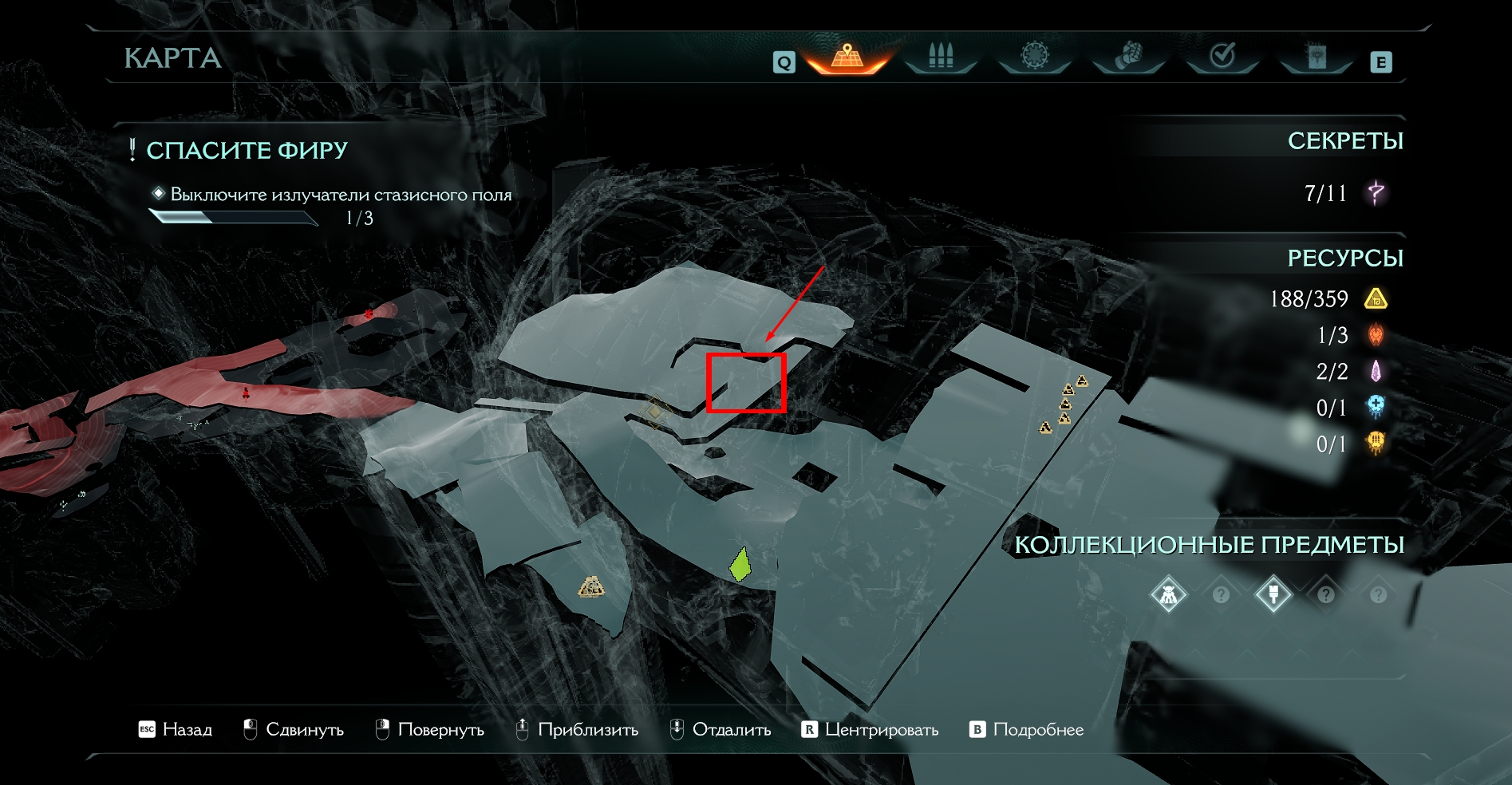
Task: Click the green player marker on map
Action: point(741,565)
